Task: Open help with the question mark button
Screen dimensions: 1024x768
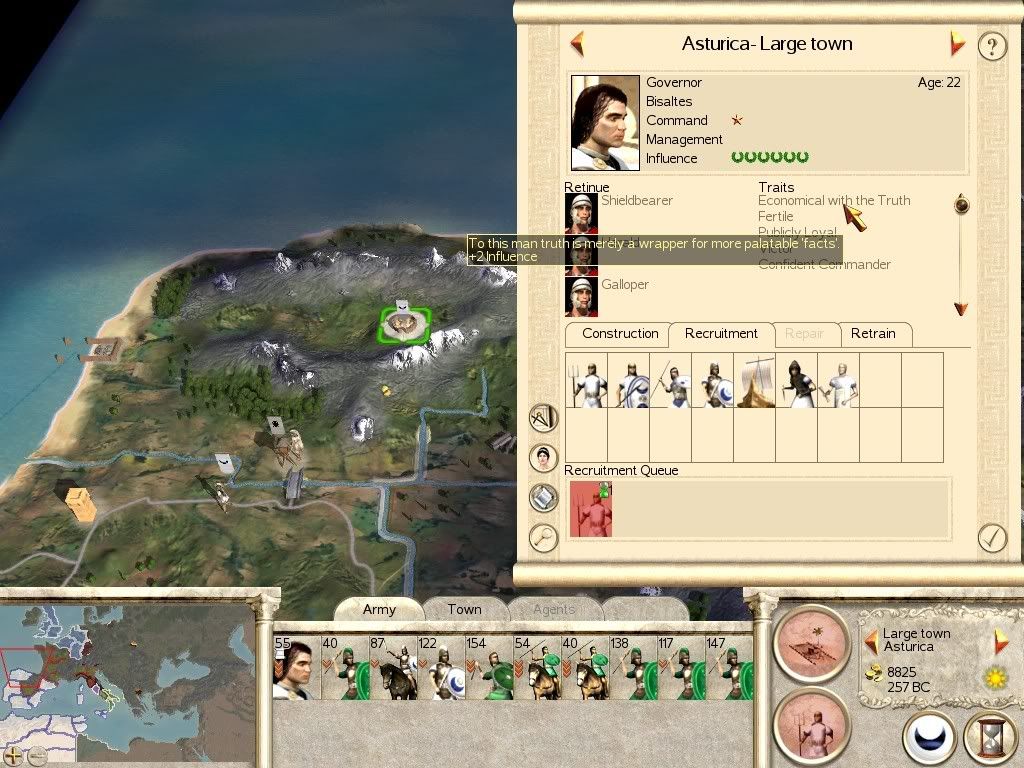Action: (991, 46)
